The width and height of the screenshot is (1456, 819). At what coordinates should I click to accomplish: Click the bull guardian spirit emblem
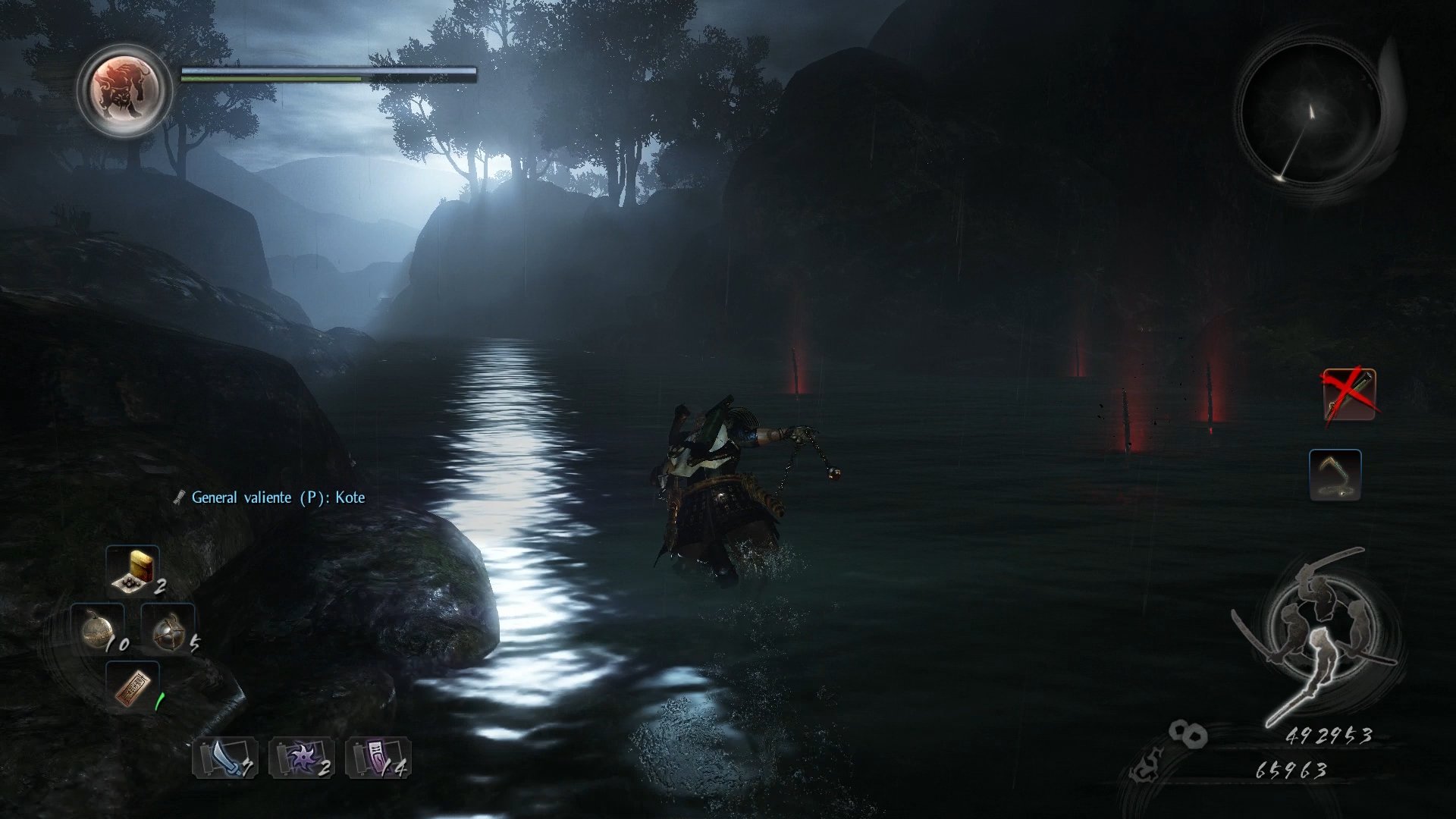(x=124, y=90)
